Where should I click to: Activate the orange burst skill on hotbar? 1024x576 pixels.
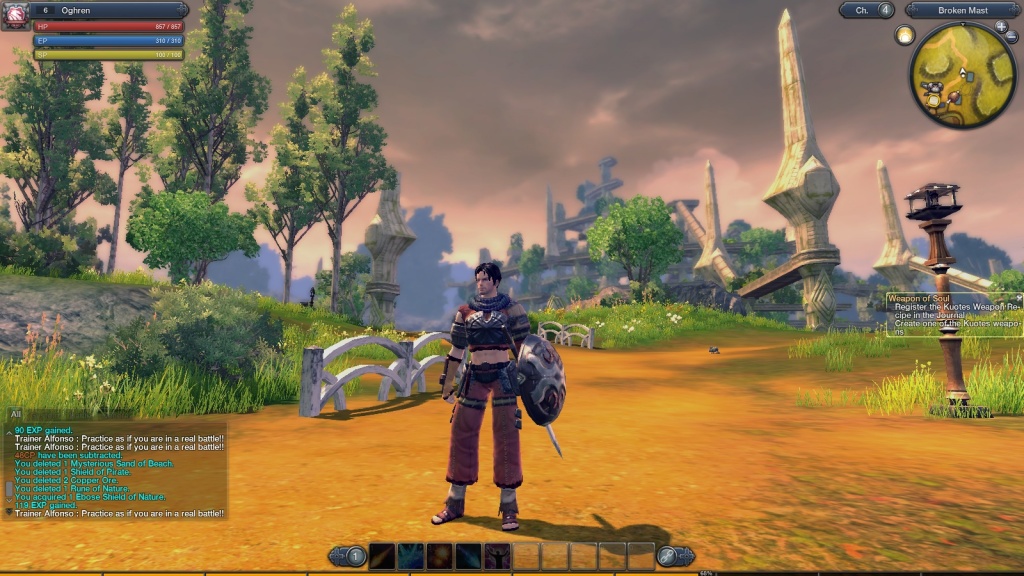pyautogui.click(x=440, y=556)
